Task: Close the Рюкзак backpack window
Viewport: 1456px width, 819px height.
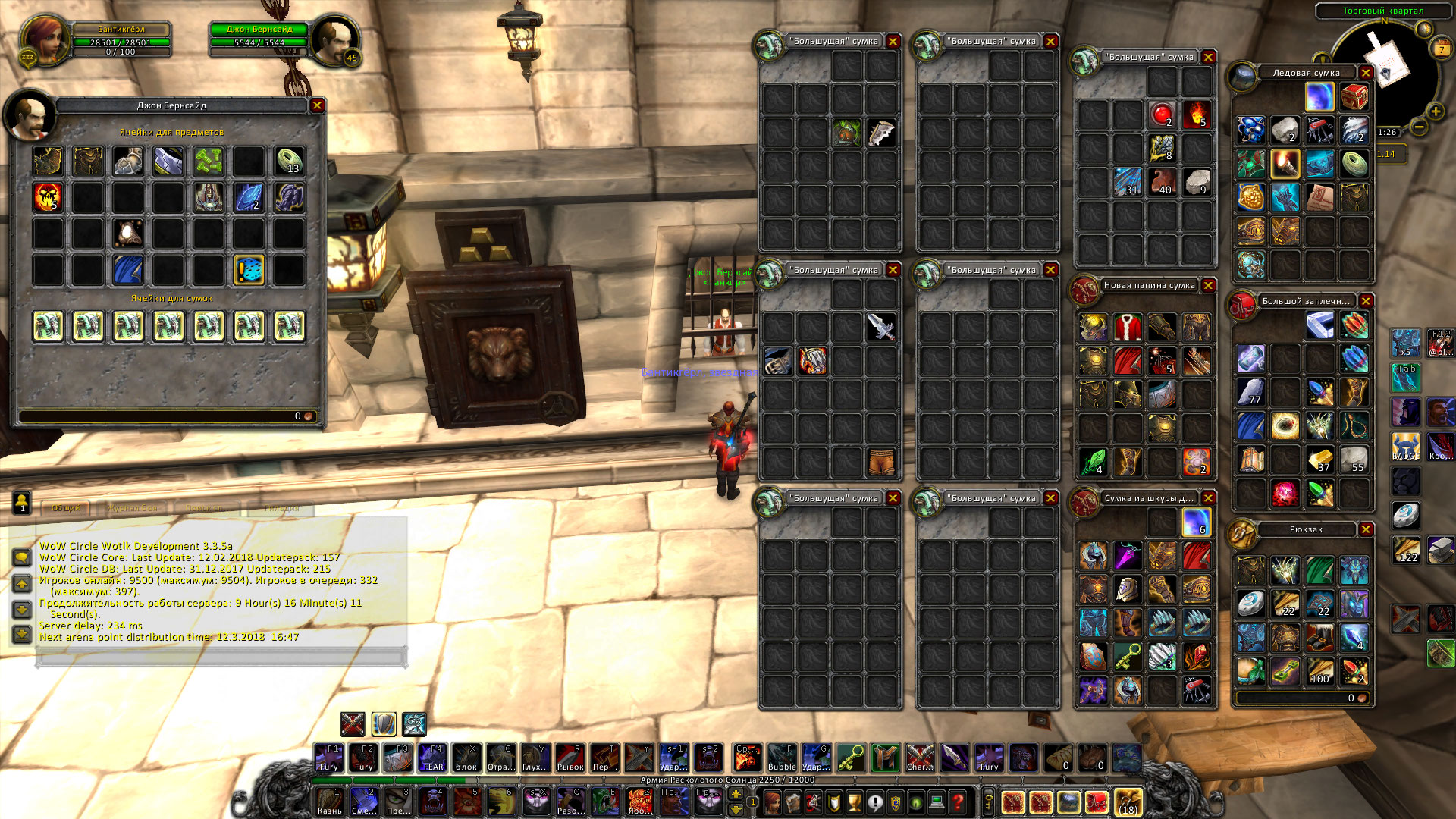Action: (x=1366, y=529)
